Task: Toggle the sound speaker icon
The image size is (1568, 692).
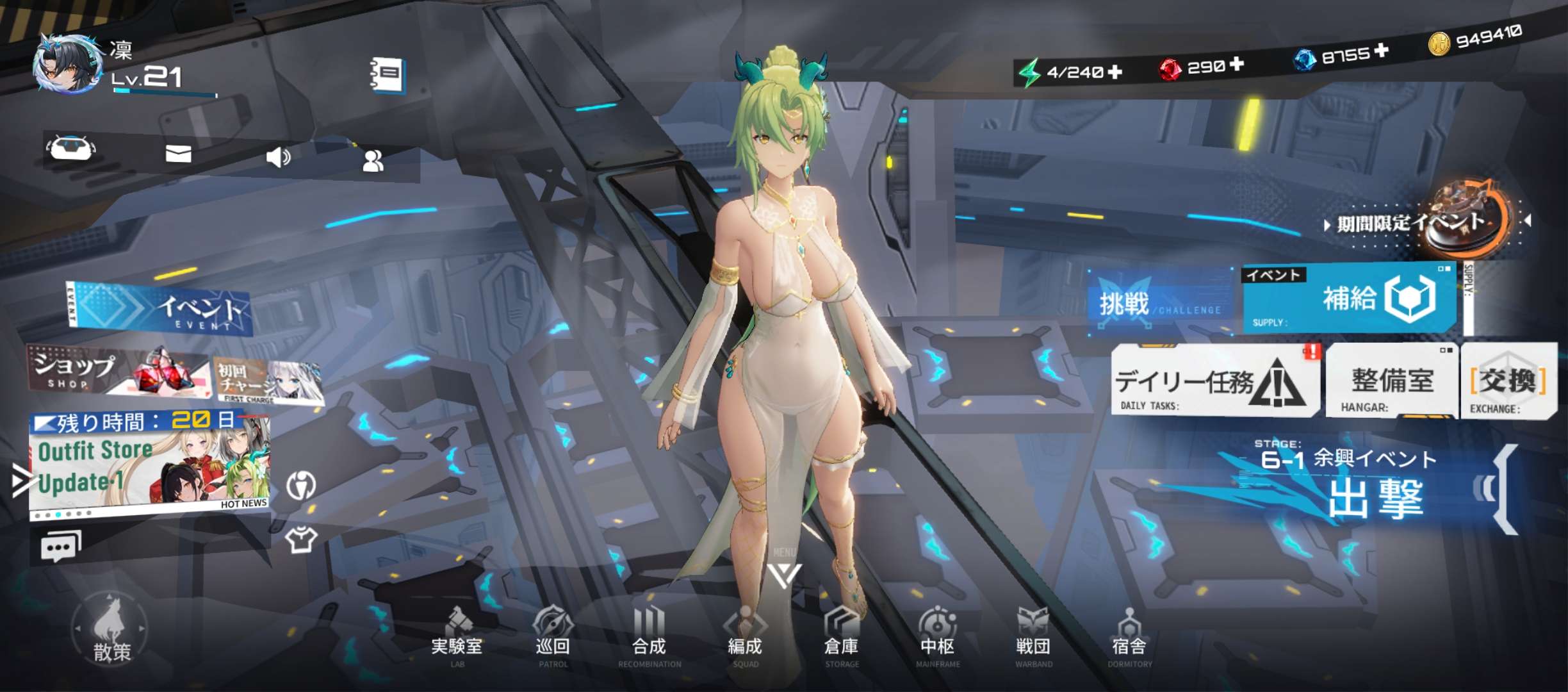Action: [x=278, y=157]
